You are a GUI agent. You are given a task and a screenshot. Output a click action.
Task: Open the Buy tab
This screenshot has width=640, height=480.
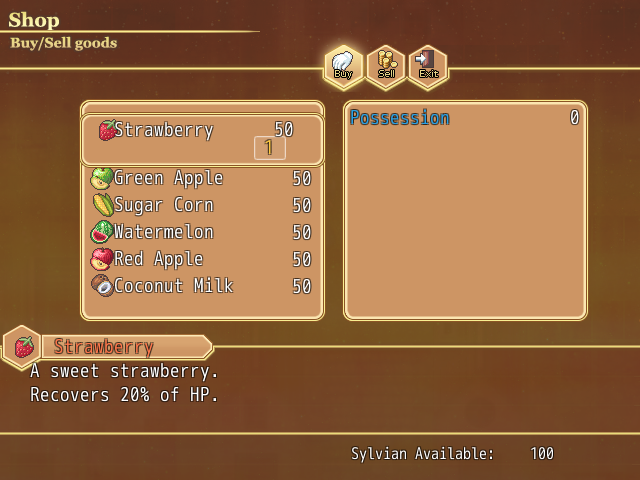click(x=343, y=66)
